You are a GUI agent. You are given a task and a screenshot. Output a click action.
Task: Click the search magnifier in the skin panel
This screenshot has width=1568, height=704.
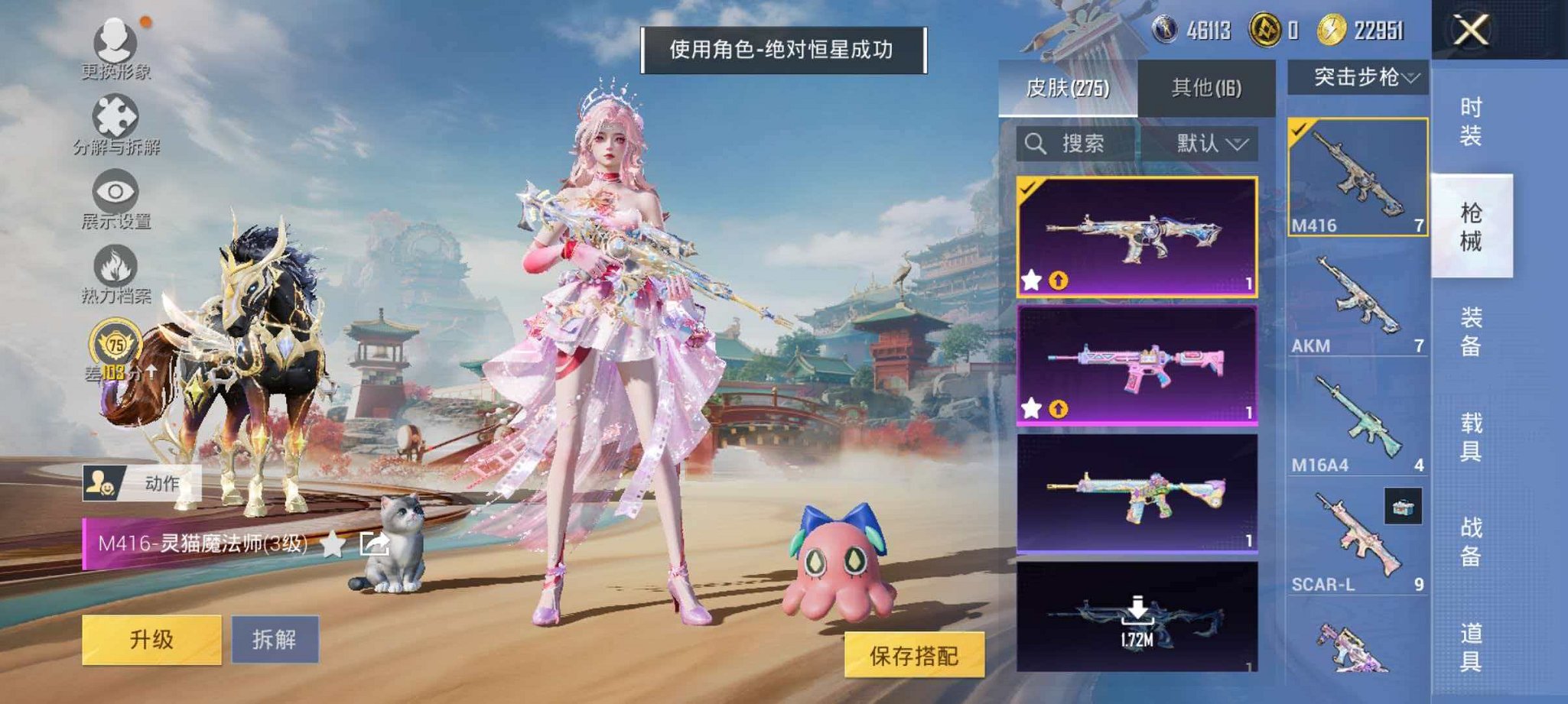[x=1037, y=143]
